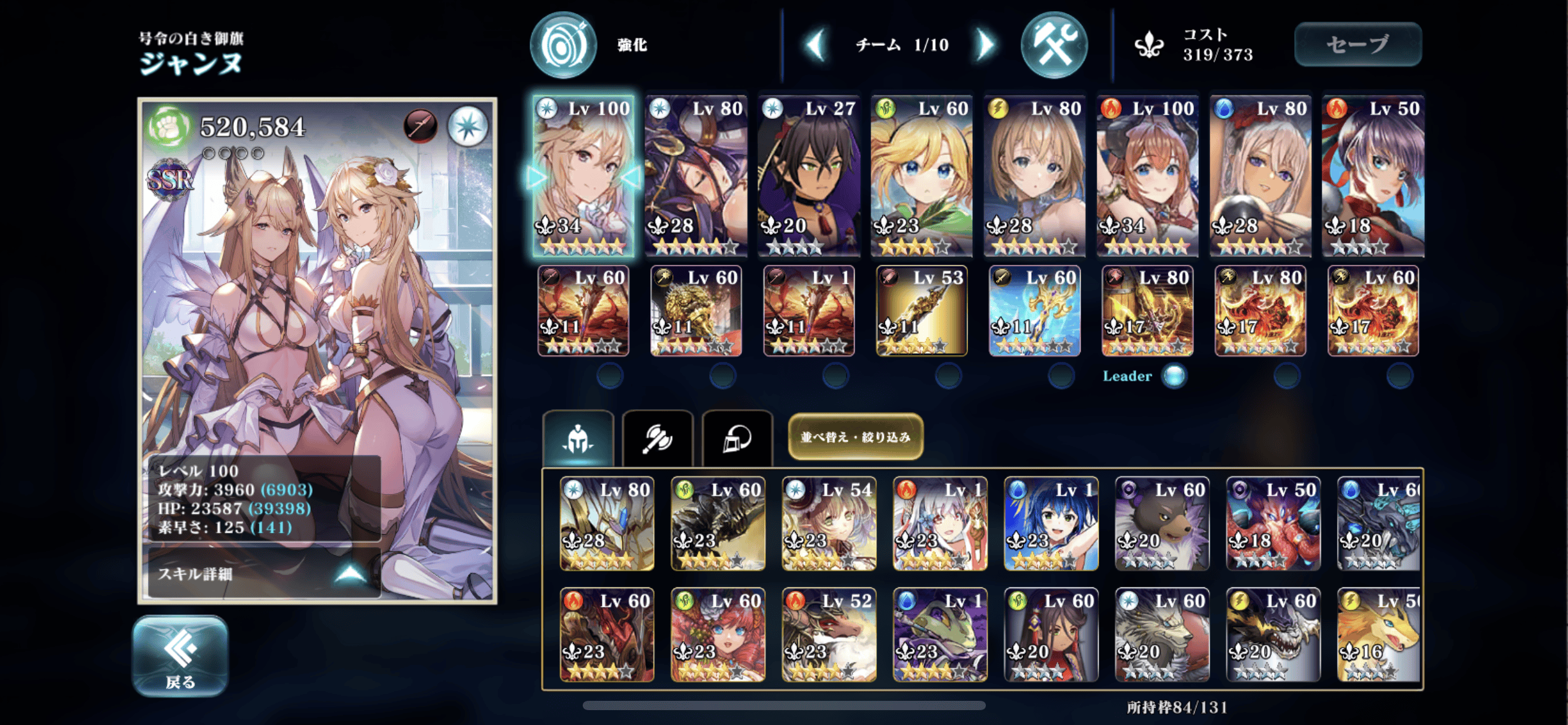Choose the Lv 53 golden weapon slot
1568x725 pixels.
coord(921,310)
